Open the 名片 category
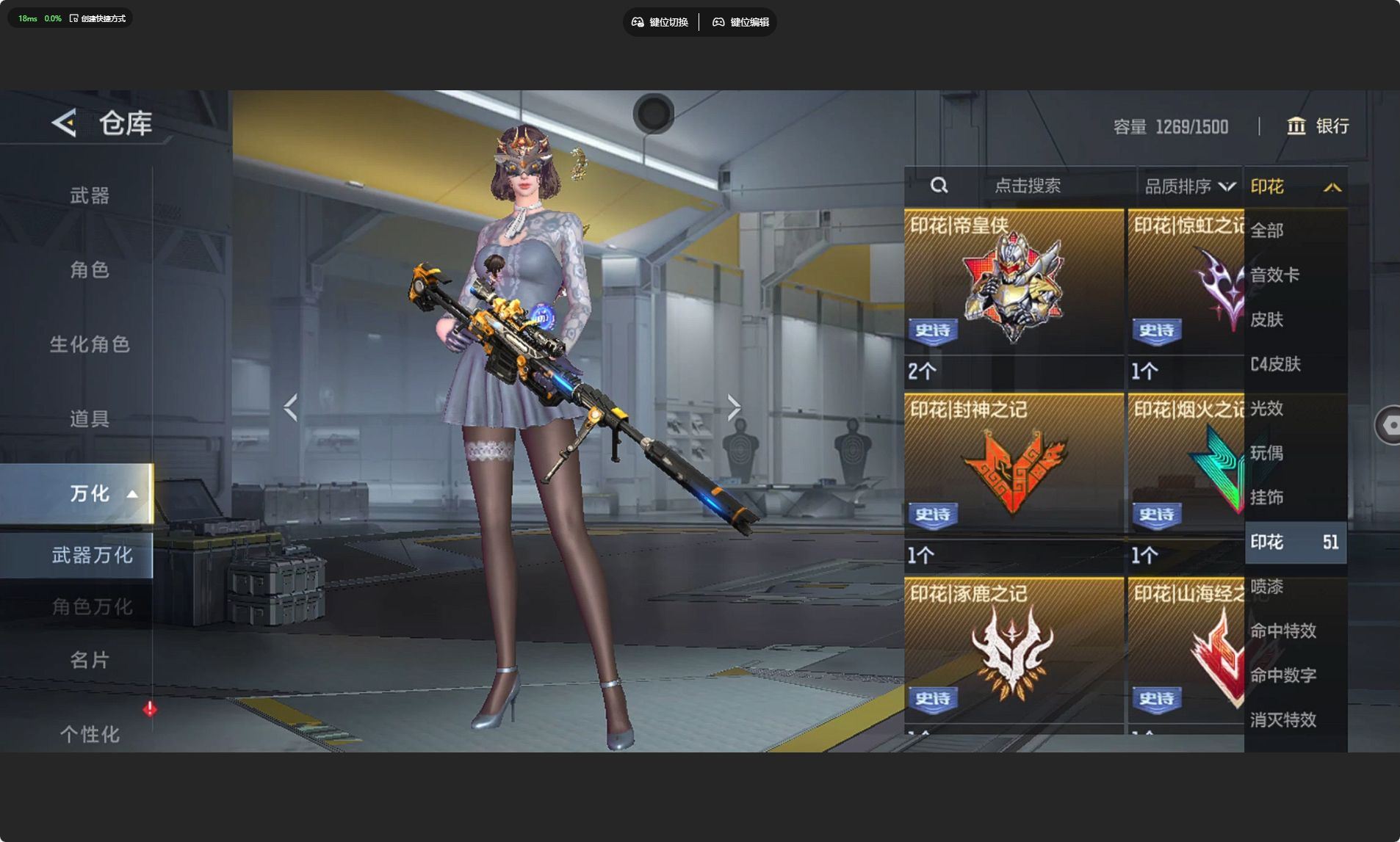 tap(90, 660)
